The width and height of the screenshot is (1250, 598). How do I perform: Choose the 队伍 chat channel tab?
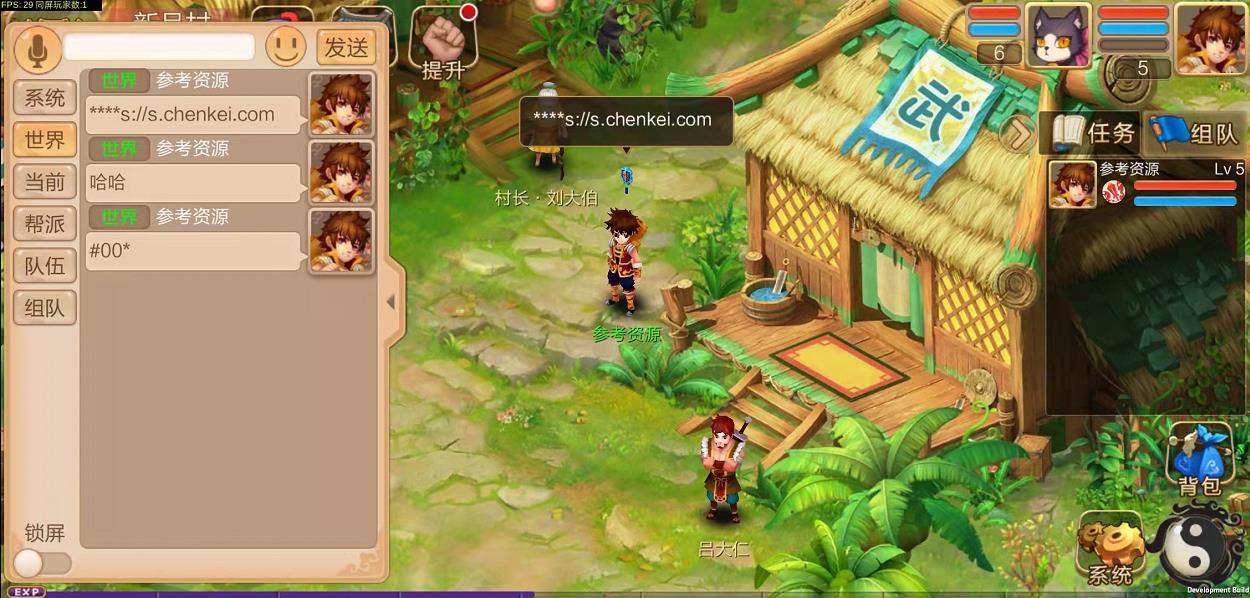tap(45, 266)
